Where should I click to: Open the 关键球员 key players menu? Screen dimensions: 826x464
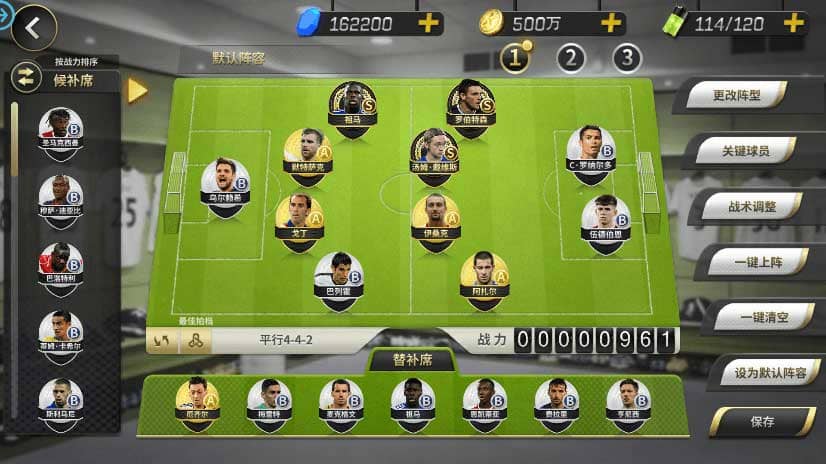click(745, 152)
